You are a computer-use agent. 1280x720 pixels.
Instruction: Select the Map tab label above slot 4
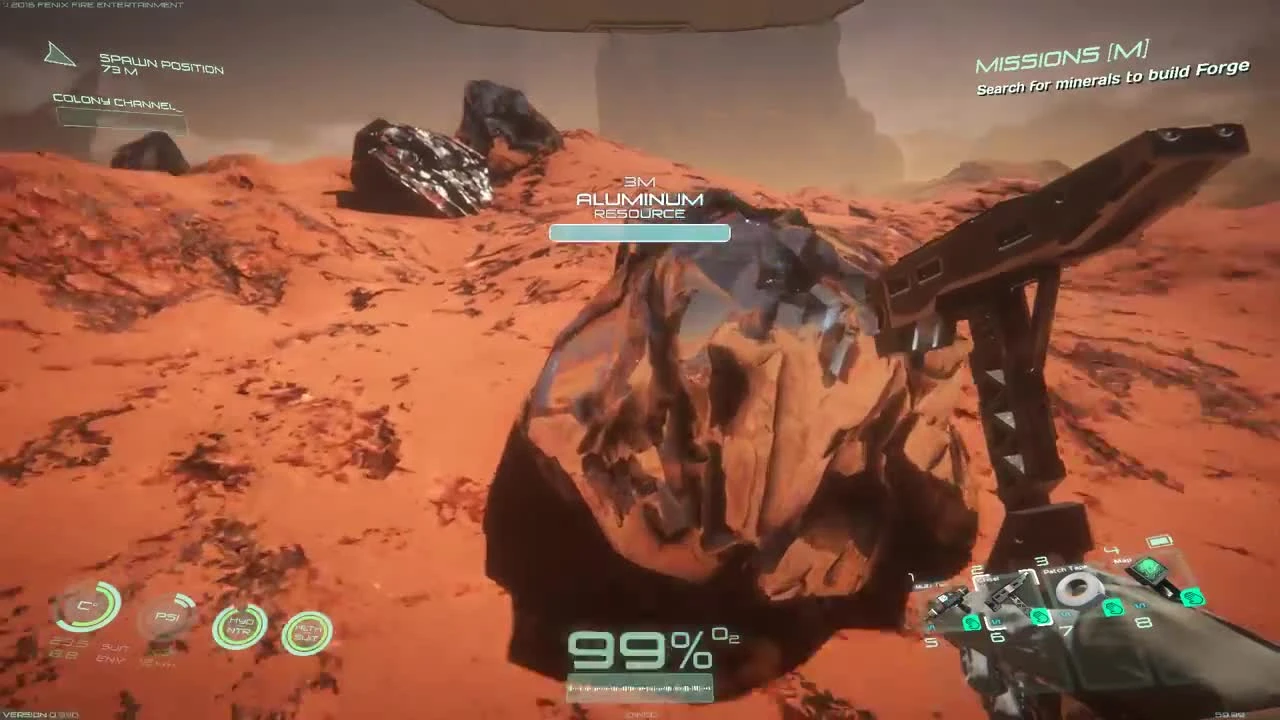(x=1122, y=560)
